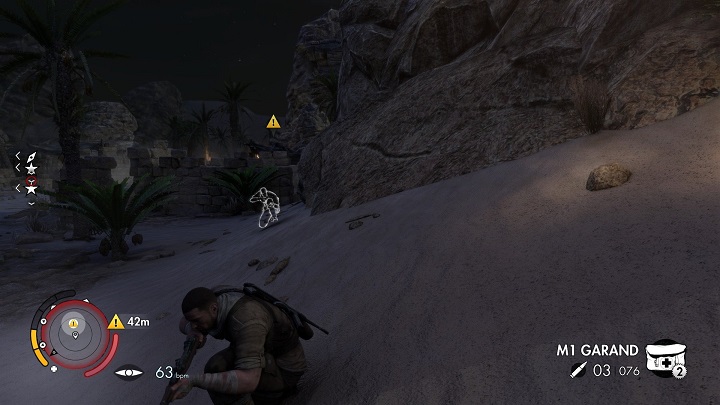Click the yellow warning marker above the enemy
The height and width of the screenshot is (405, 720).
273,121
